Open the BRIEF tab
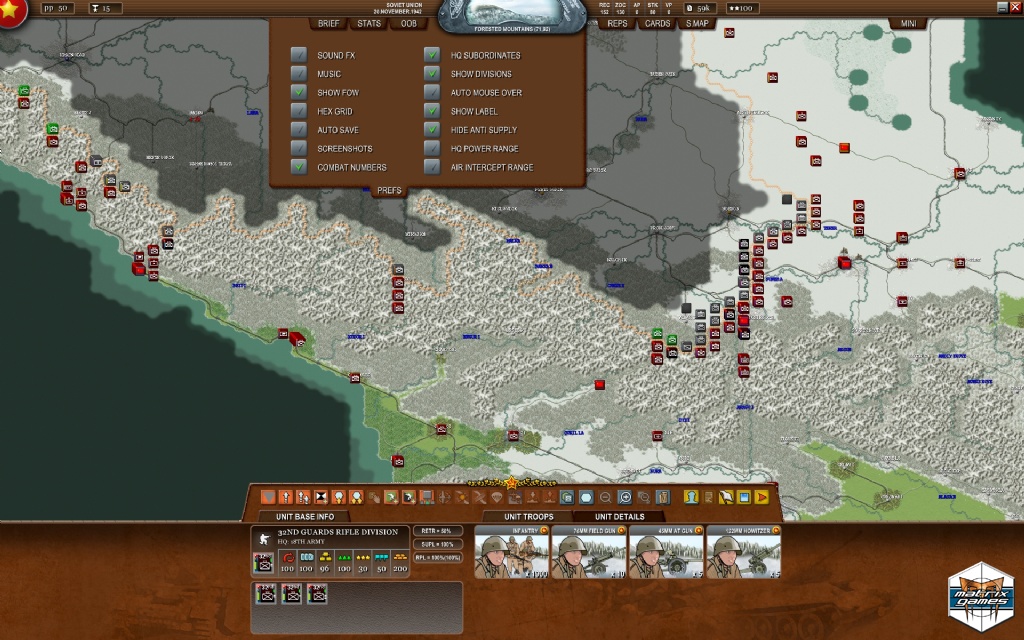This screenshot has height=640, width=1024. coord(329,23)
